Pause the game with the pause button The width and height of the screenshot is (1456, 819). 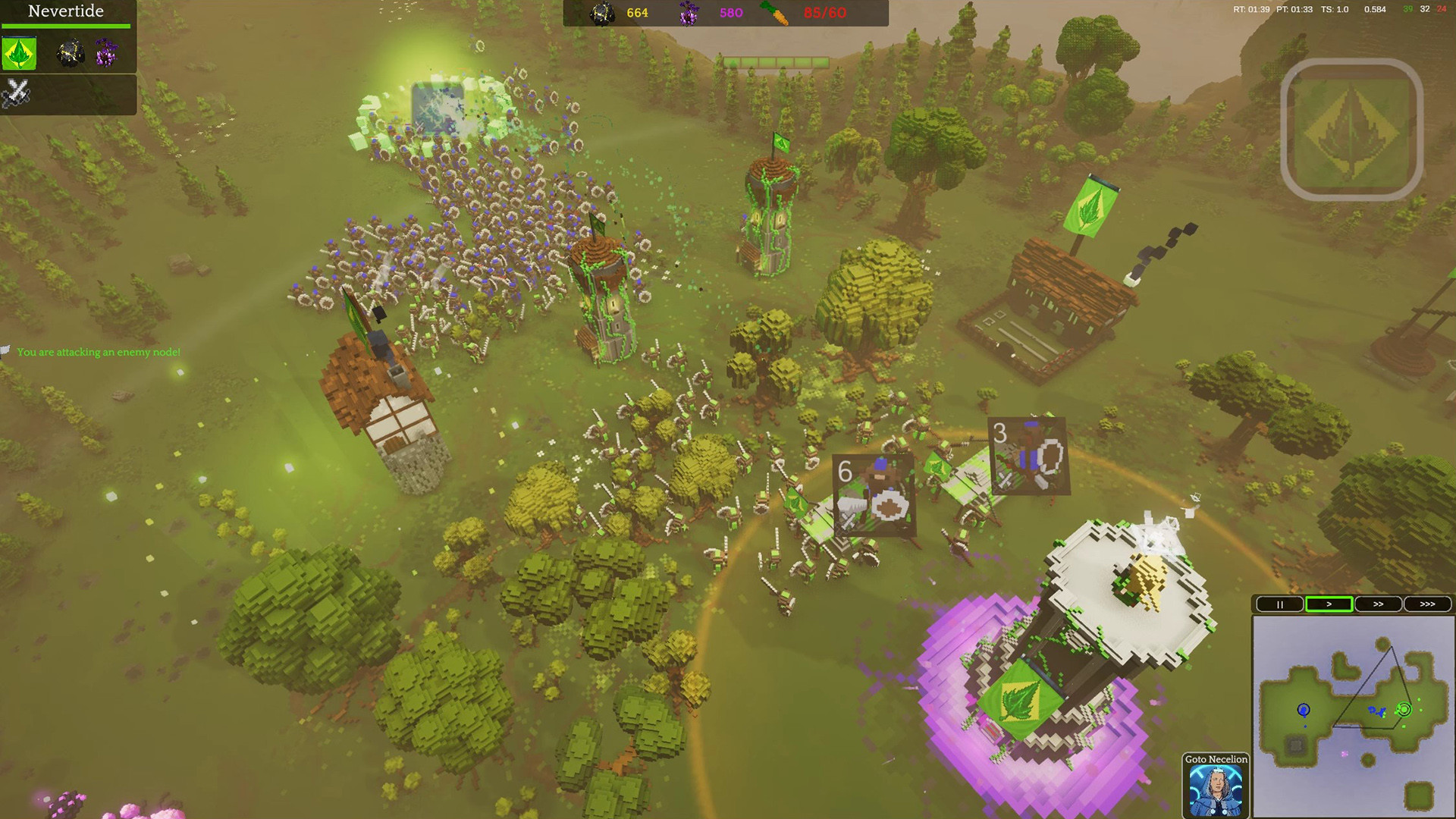(1279, 604)
